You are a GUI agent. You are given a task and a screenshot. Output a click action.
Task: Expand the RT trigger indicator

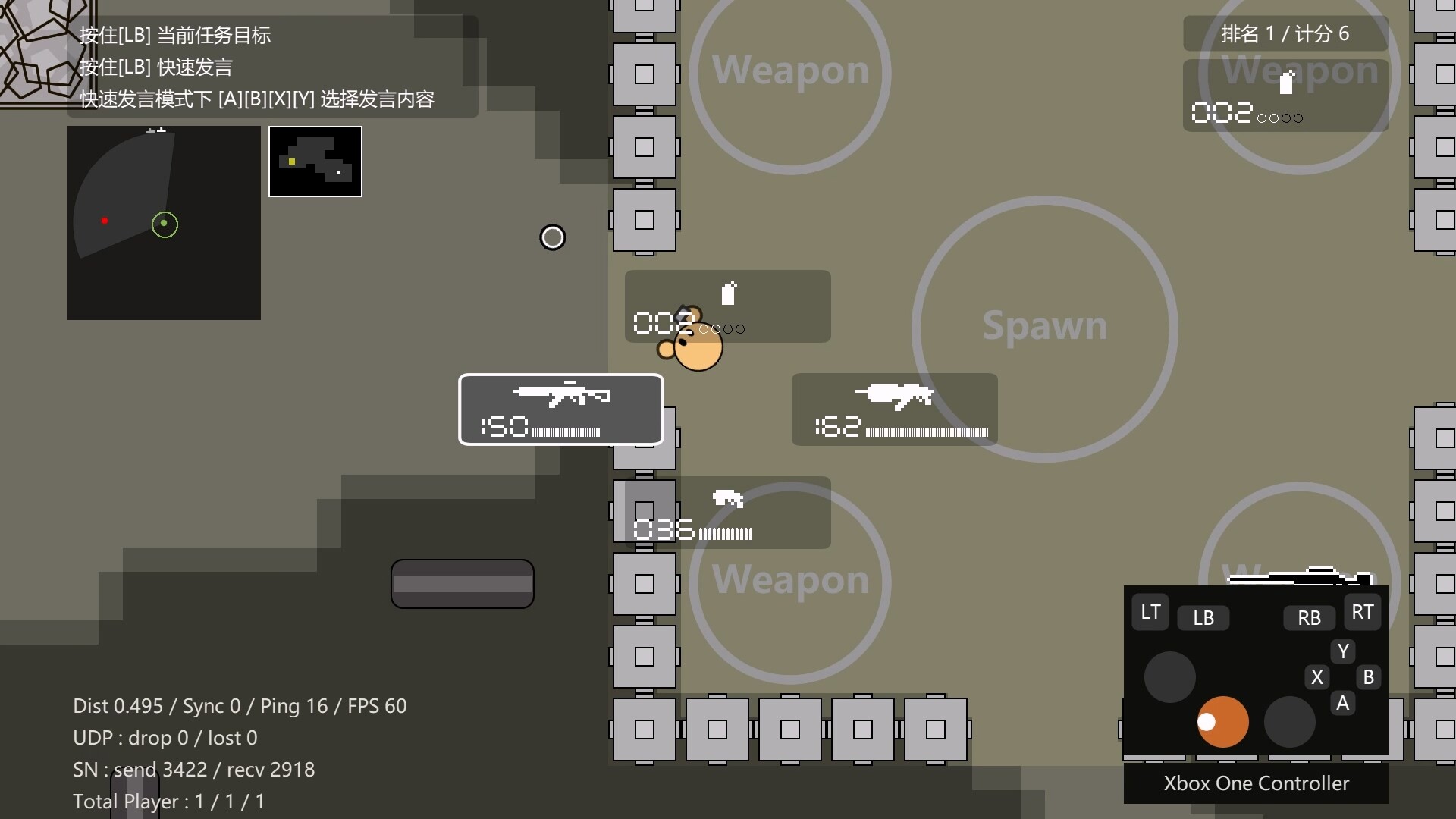click(x=1363, y=611)
